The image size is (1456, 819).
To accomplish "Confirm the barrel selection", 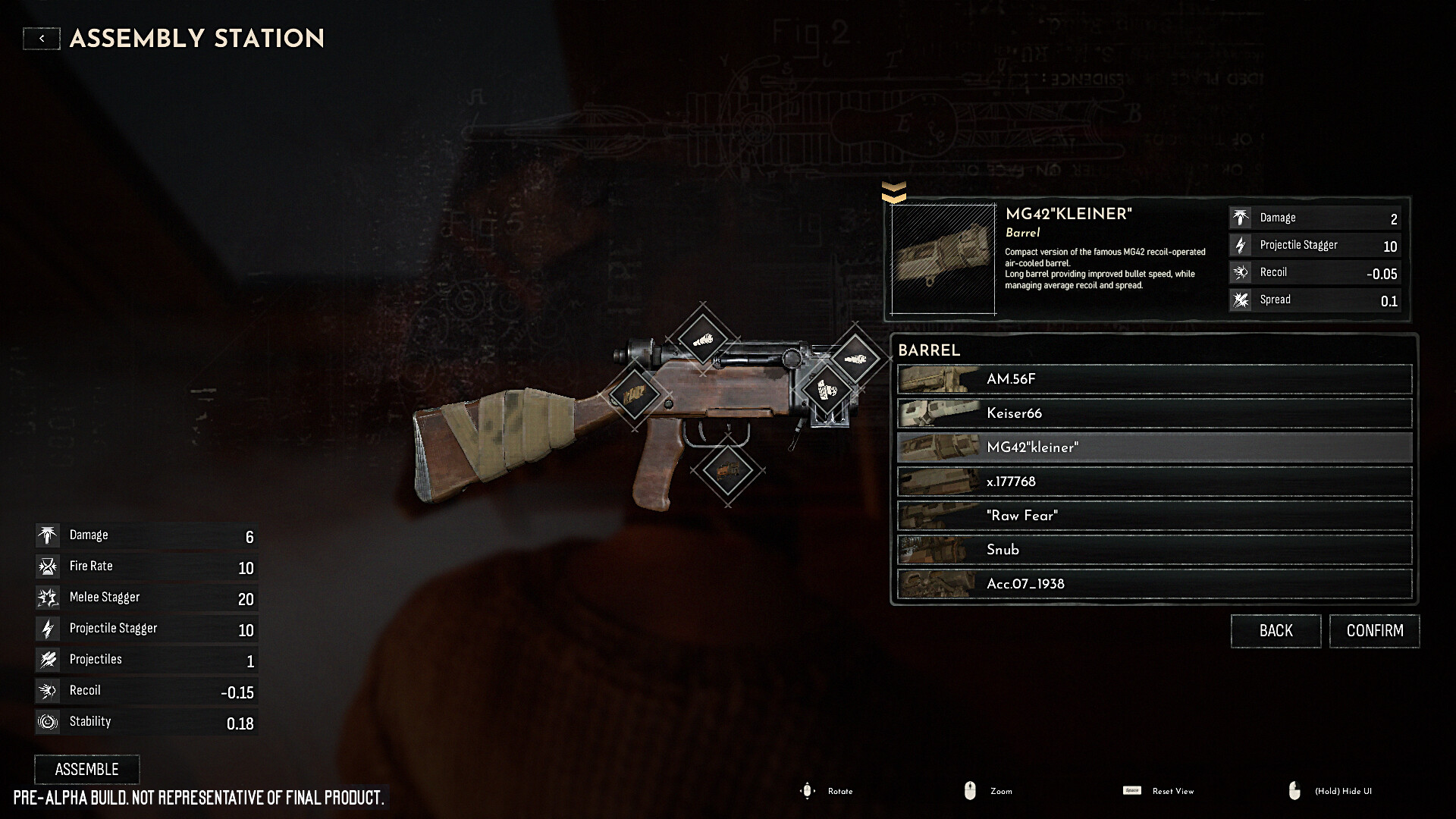I will pyautogui.click(x=1374, y=631).
